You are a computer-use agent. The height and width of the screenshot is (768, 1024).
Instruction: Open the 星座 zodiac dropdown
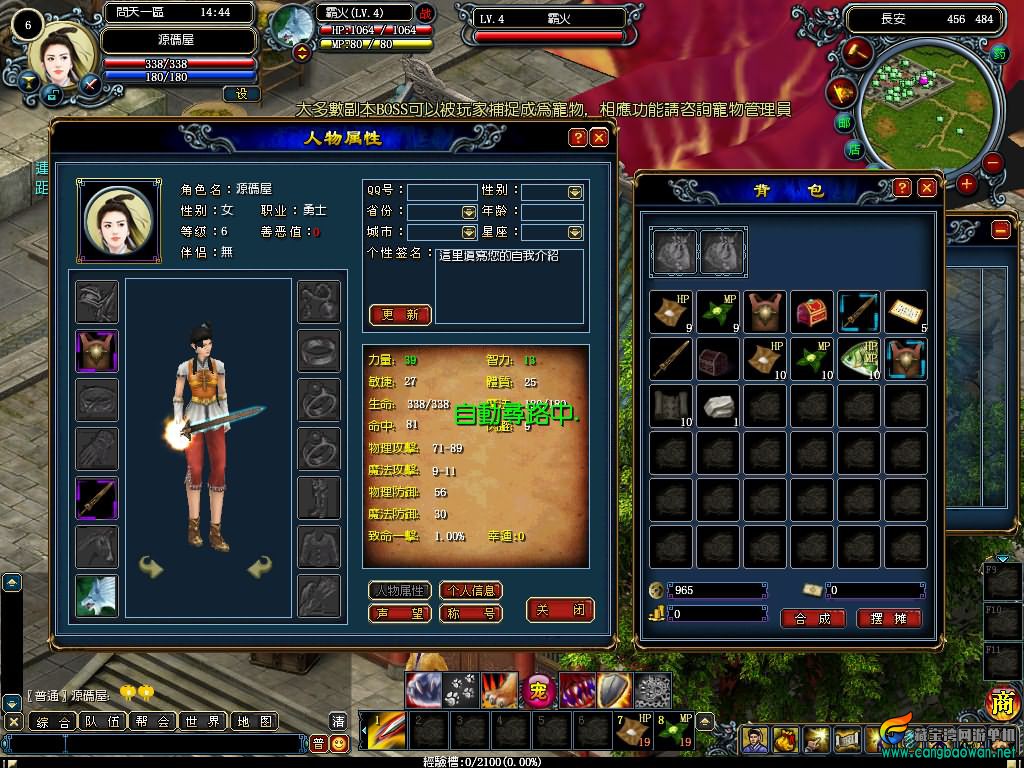tap(575, 232)
